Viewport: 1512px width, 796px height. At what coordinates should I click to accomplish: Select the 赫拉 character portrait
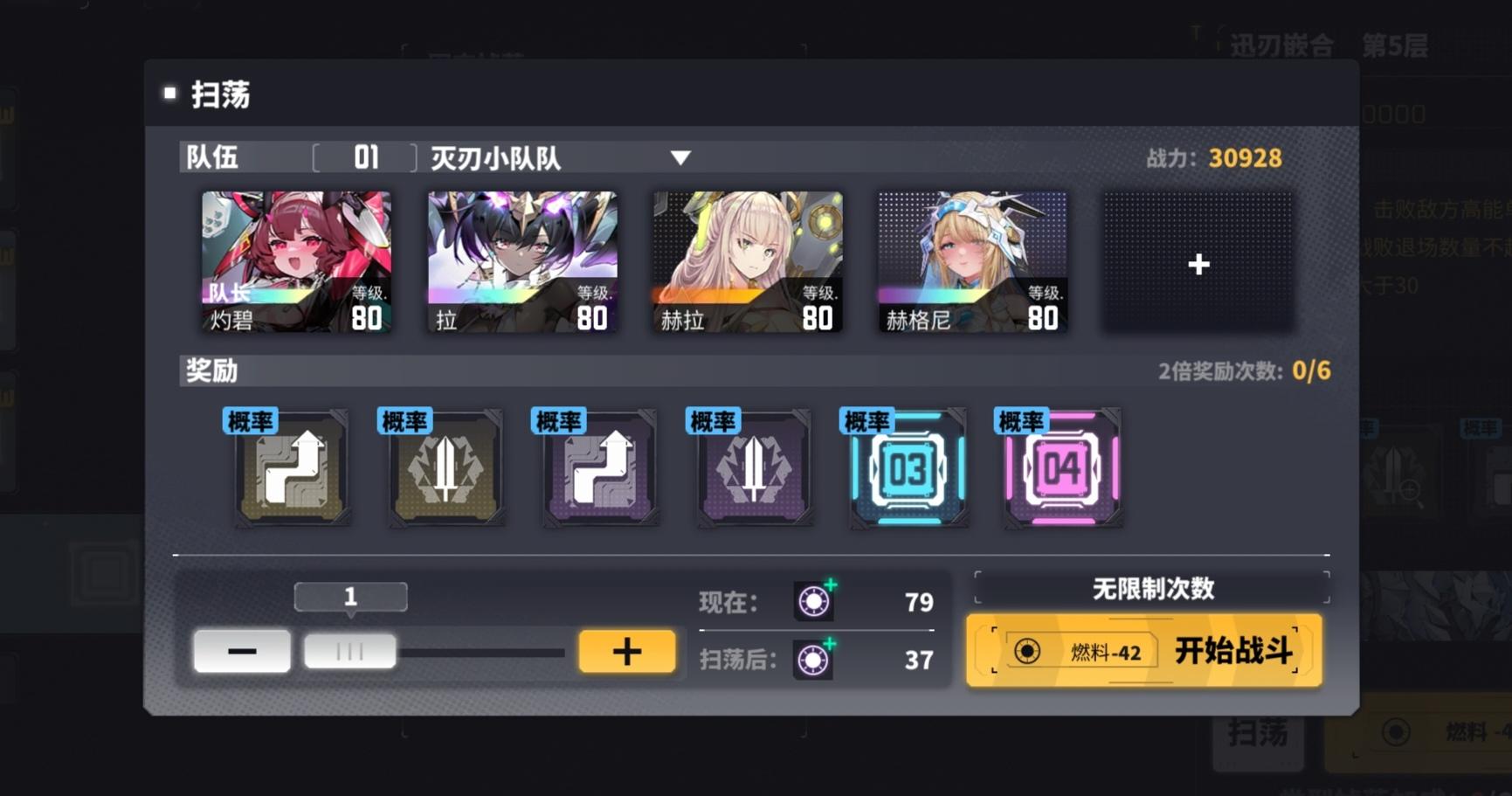coord(746,260)
